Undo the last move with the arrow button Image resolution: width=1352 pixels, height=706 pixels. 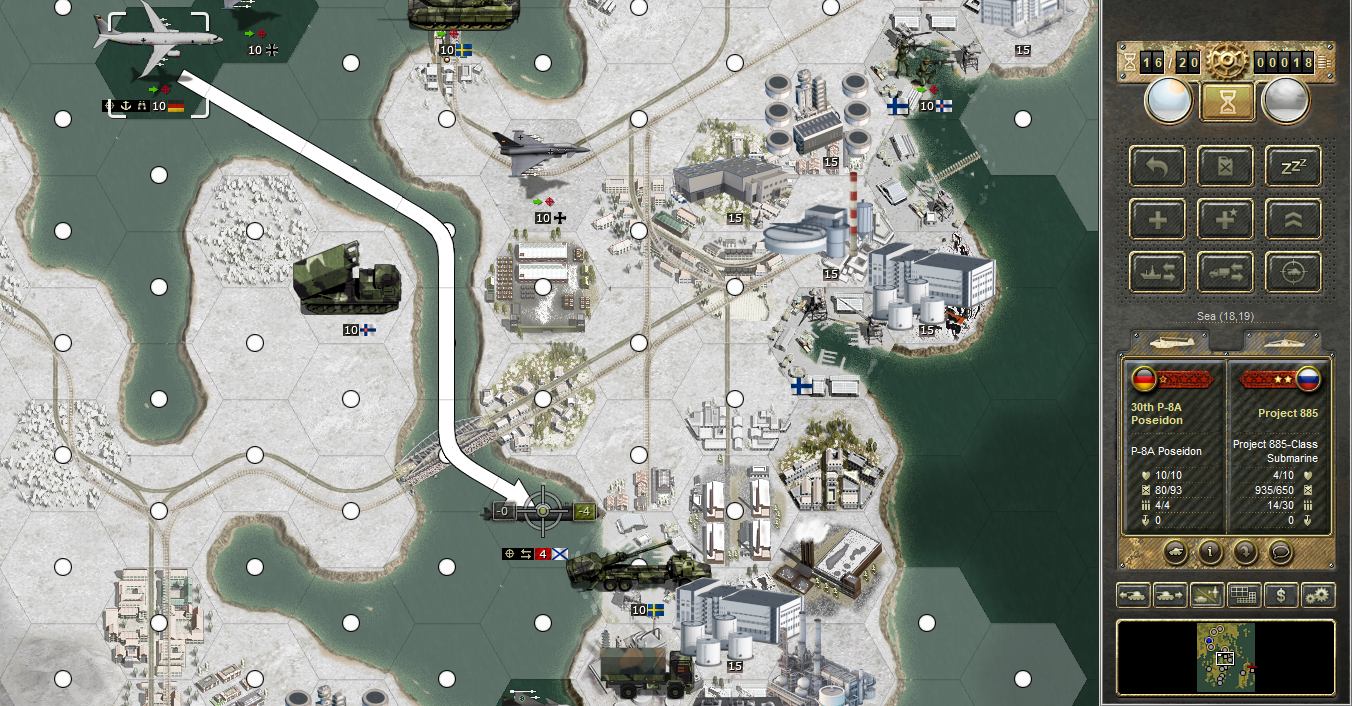1158,165
